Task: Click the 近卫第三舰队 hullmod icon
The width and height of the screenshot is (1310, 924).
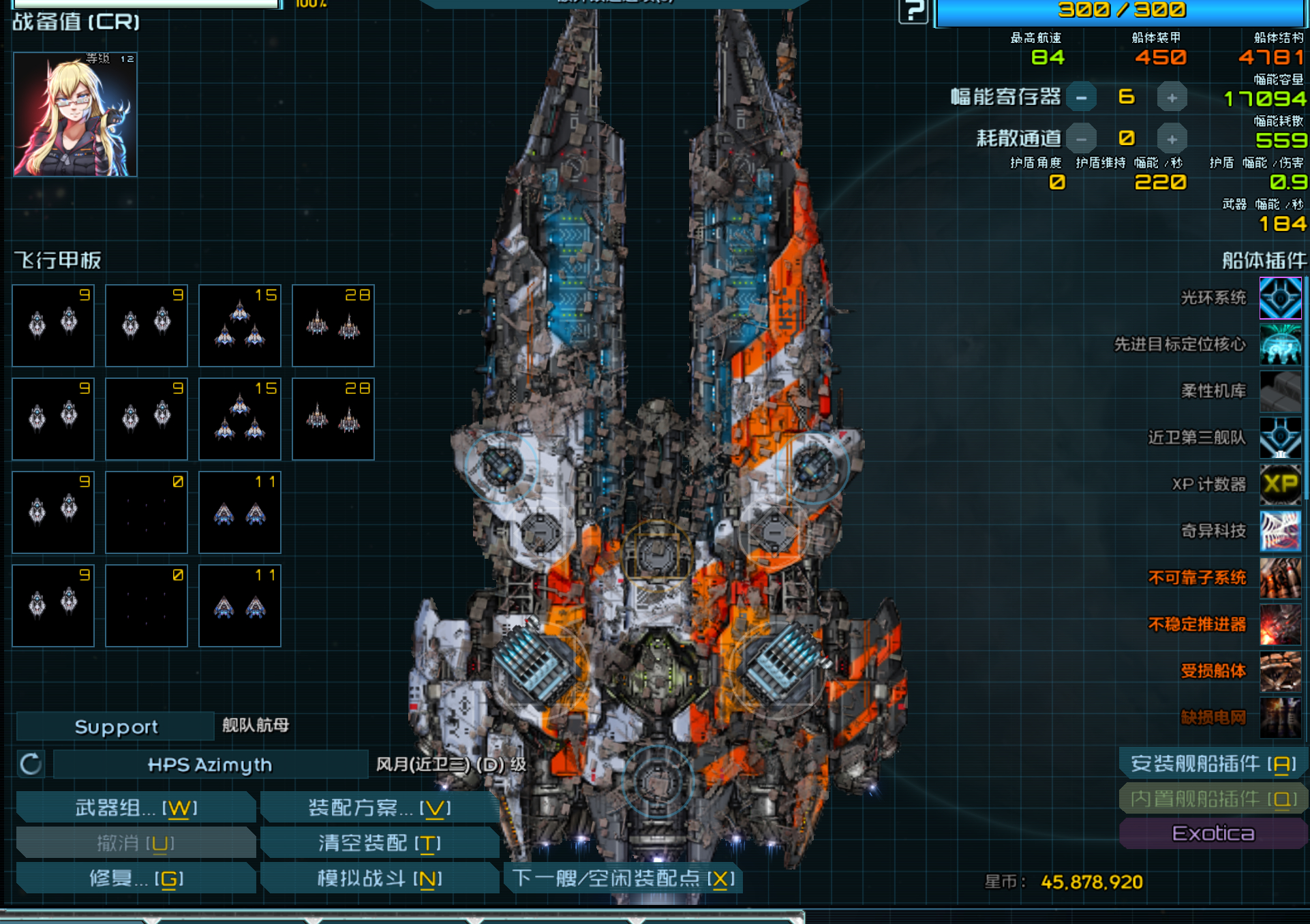Action: click(x=1280, y=438)
